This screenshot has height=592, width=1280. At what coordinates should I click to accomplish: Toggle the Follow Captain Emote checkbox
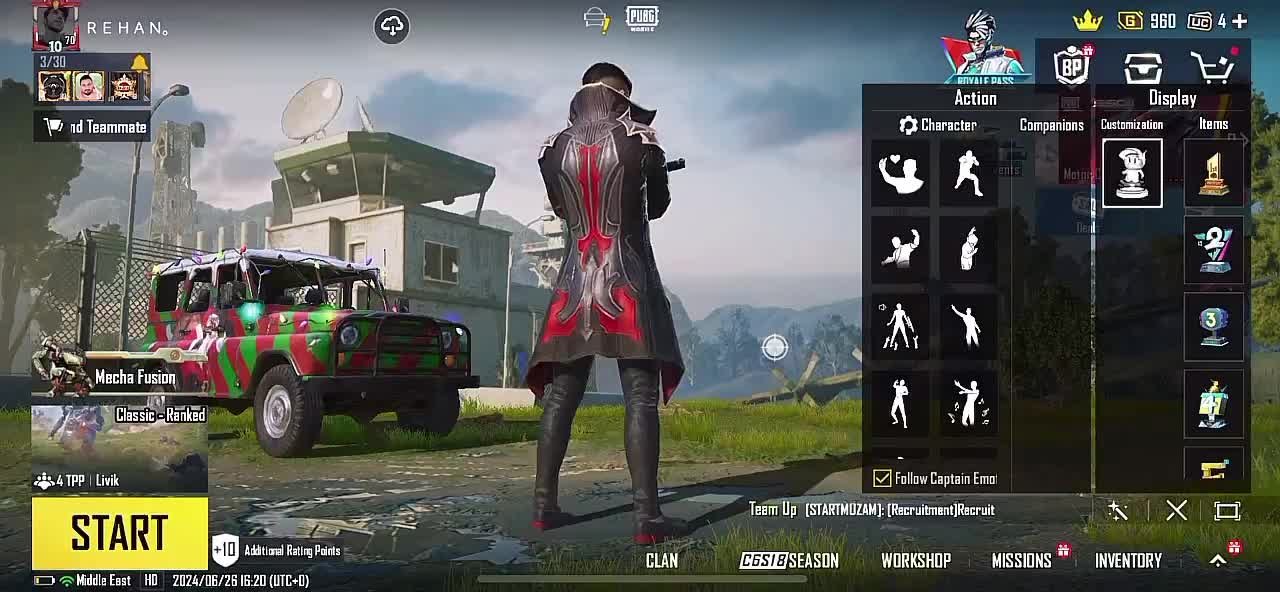coord(882,479)
